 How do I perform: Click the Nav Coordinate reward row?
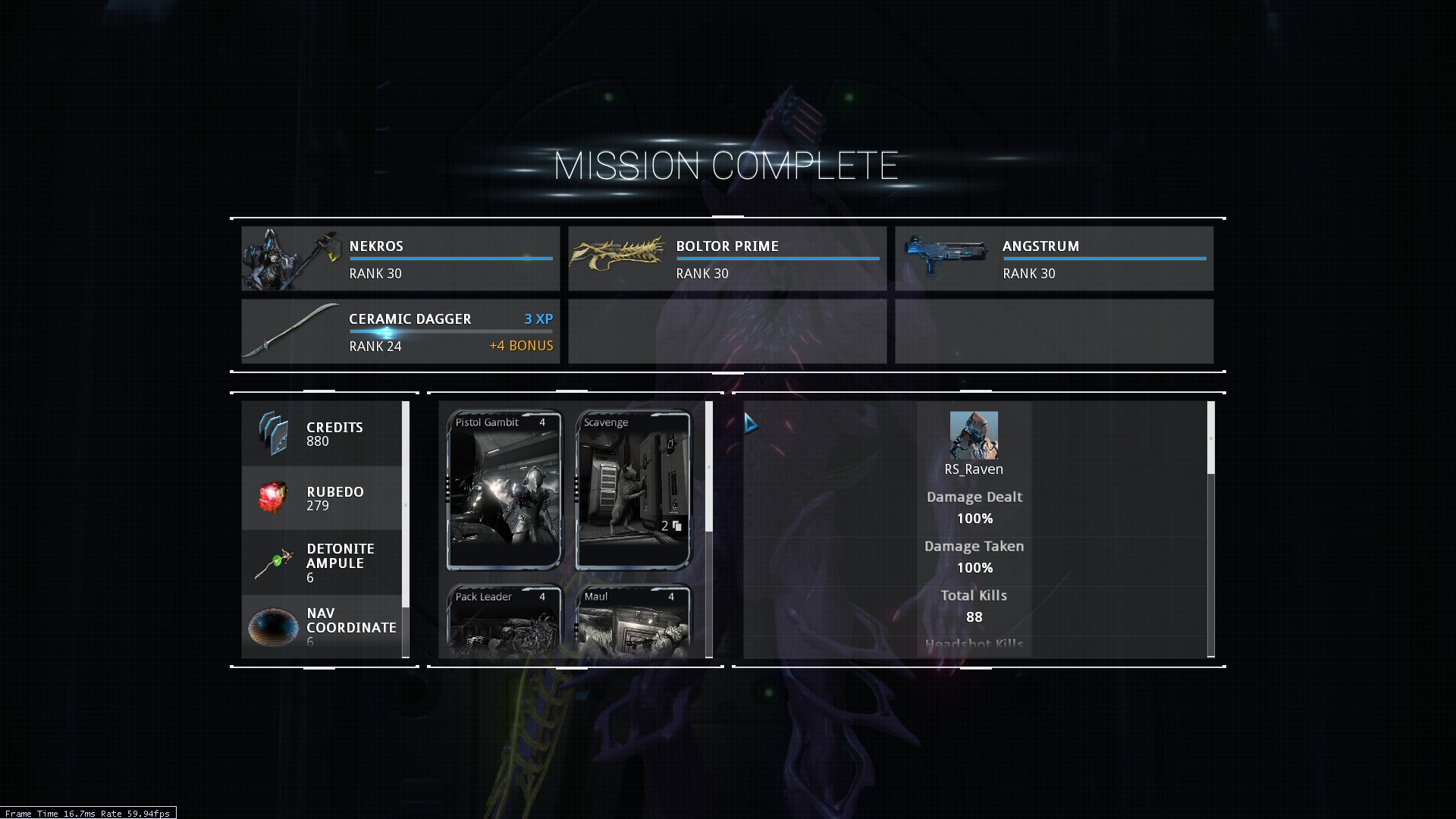pyautogui.click(x=322, y=626)
